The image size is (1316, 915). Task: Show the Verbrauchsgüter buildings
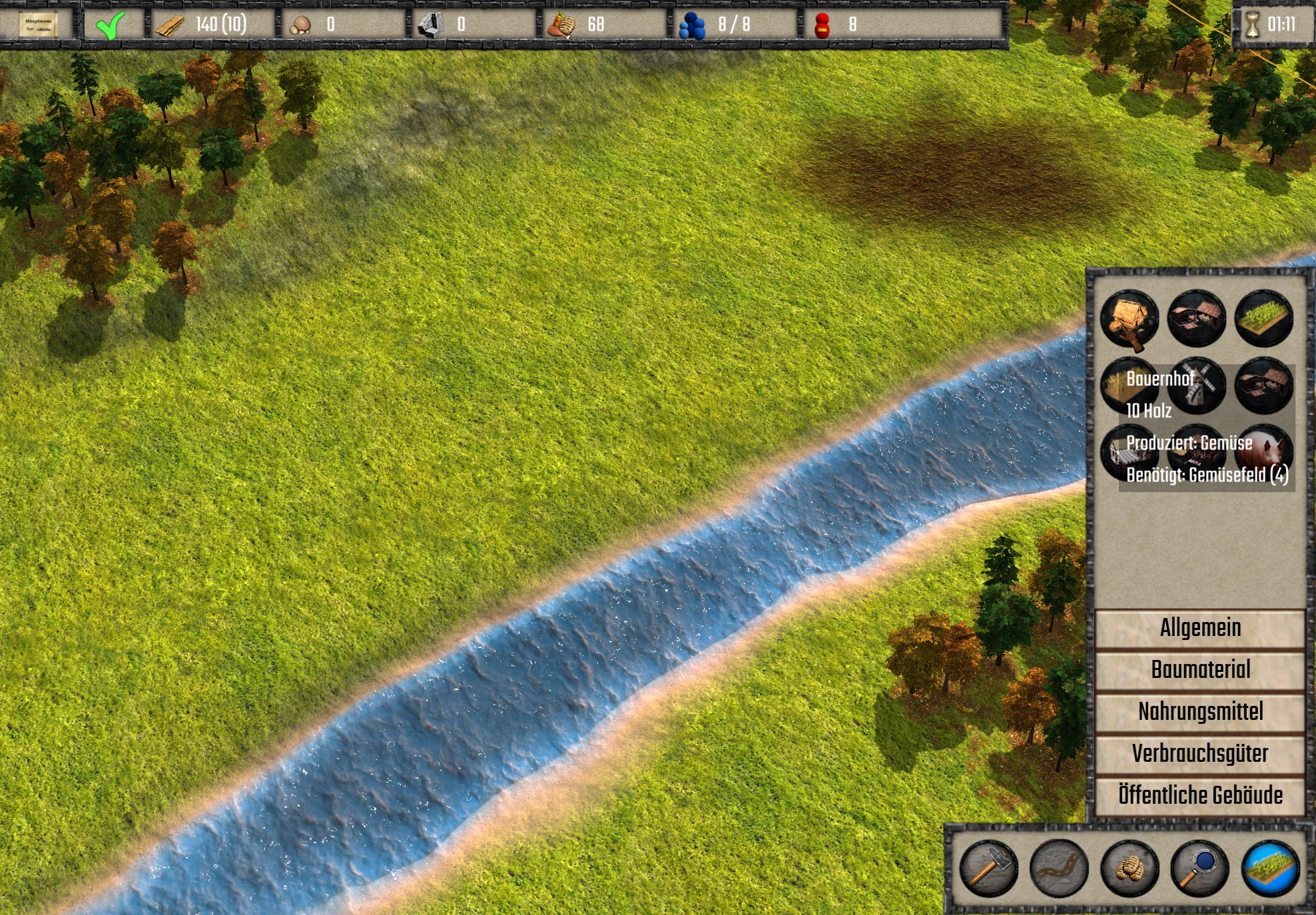1199,754
